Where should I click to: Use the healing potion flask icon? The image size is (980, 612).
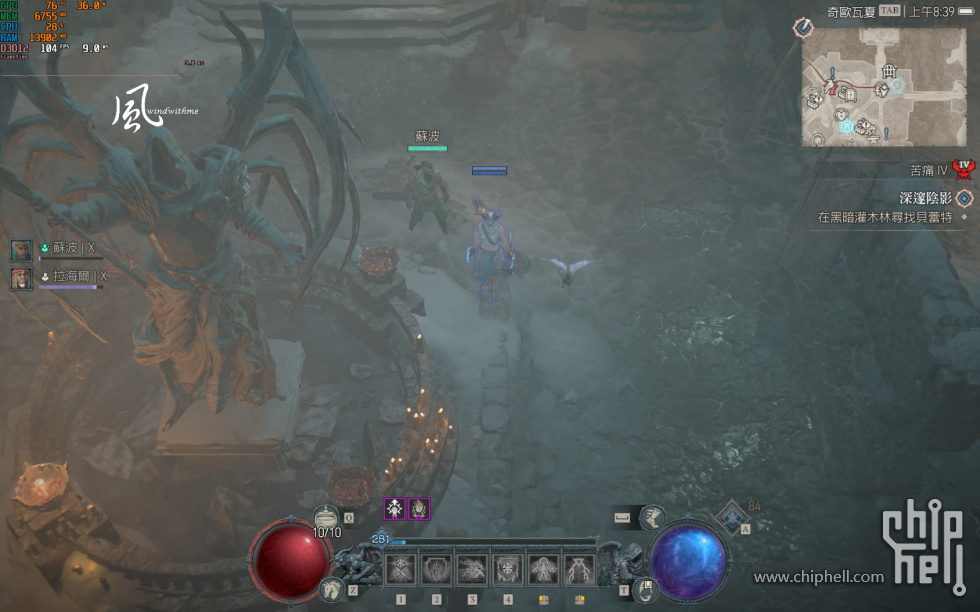click(x=326, y=518)
